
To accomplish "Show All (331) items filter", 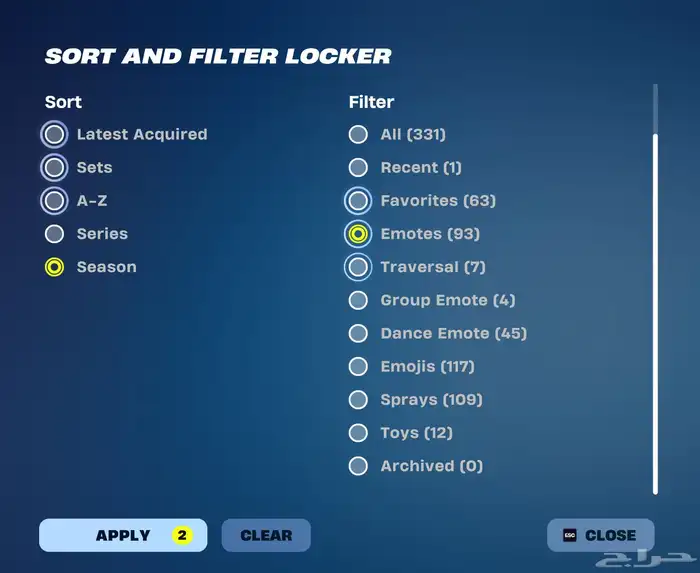I will [x=357, y=134].
